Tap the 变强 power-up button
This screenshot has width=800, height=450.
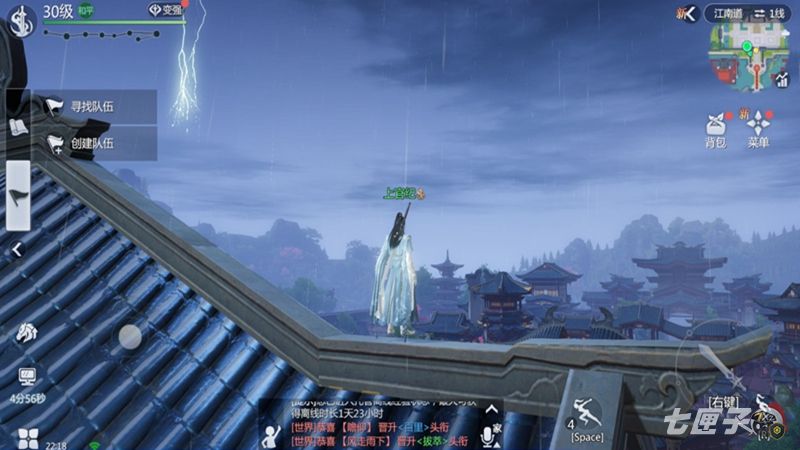pos(166,10)
